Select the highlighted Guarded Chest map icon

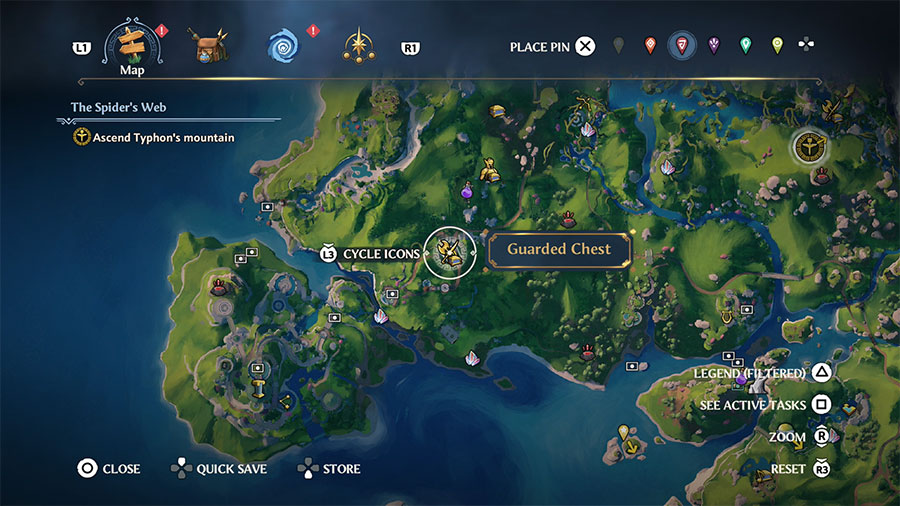(x=449, y=253)
